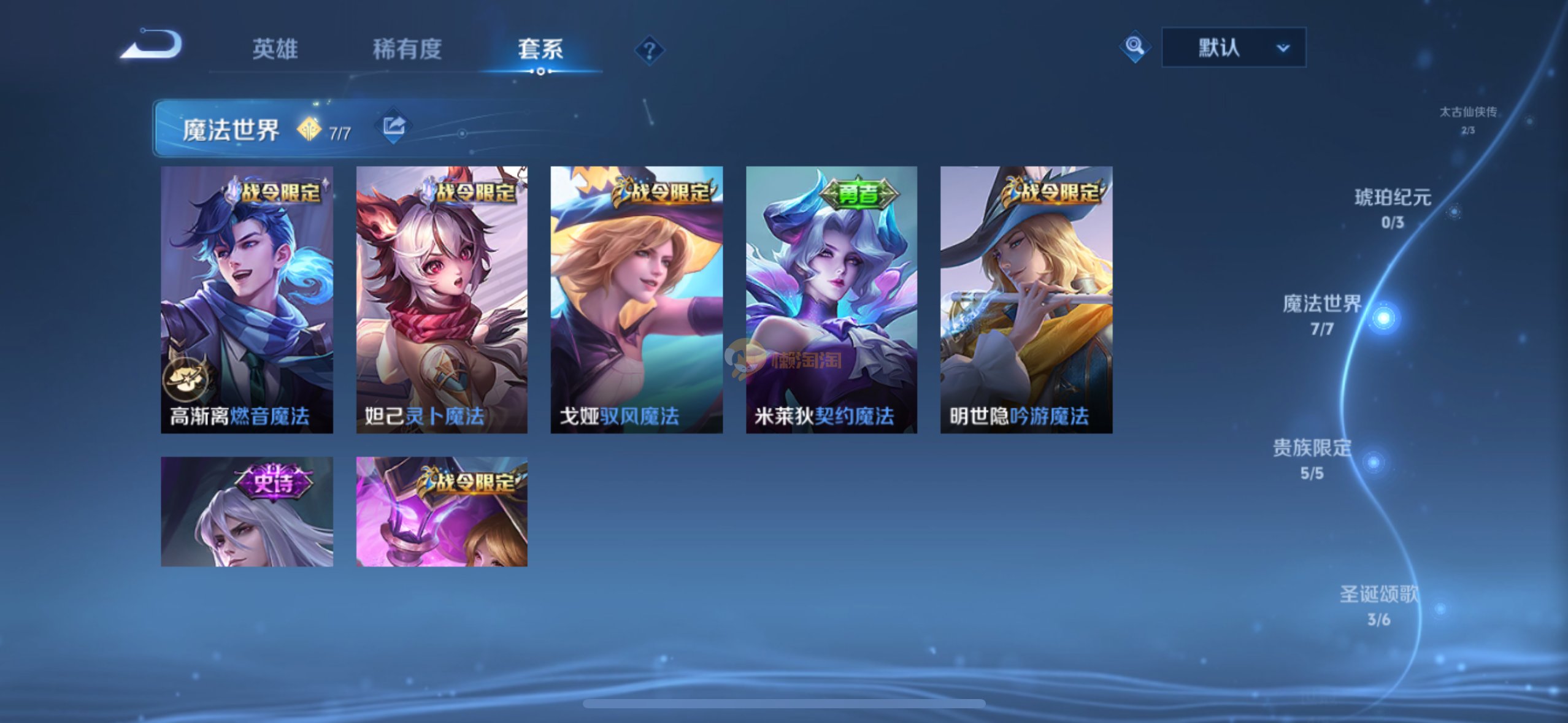
Task: Open the purple potion 战令限定 skin card
Action: 442,511
